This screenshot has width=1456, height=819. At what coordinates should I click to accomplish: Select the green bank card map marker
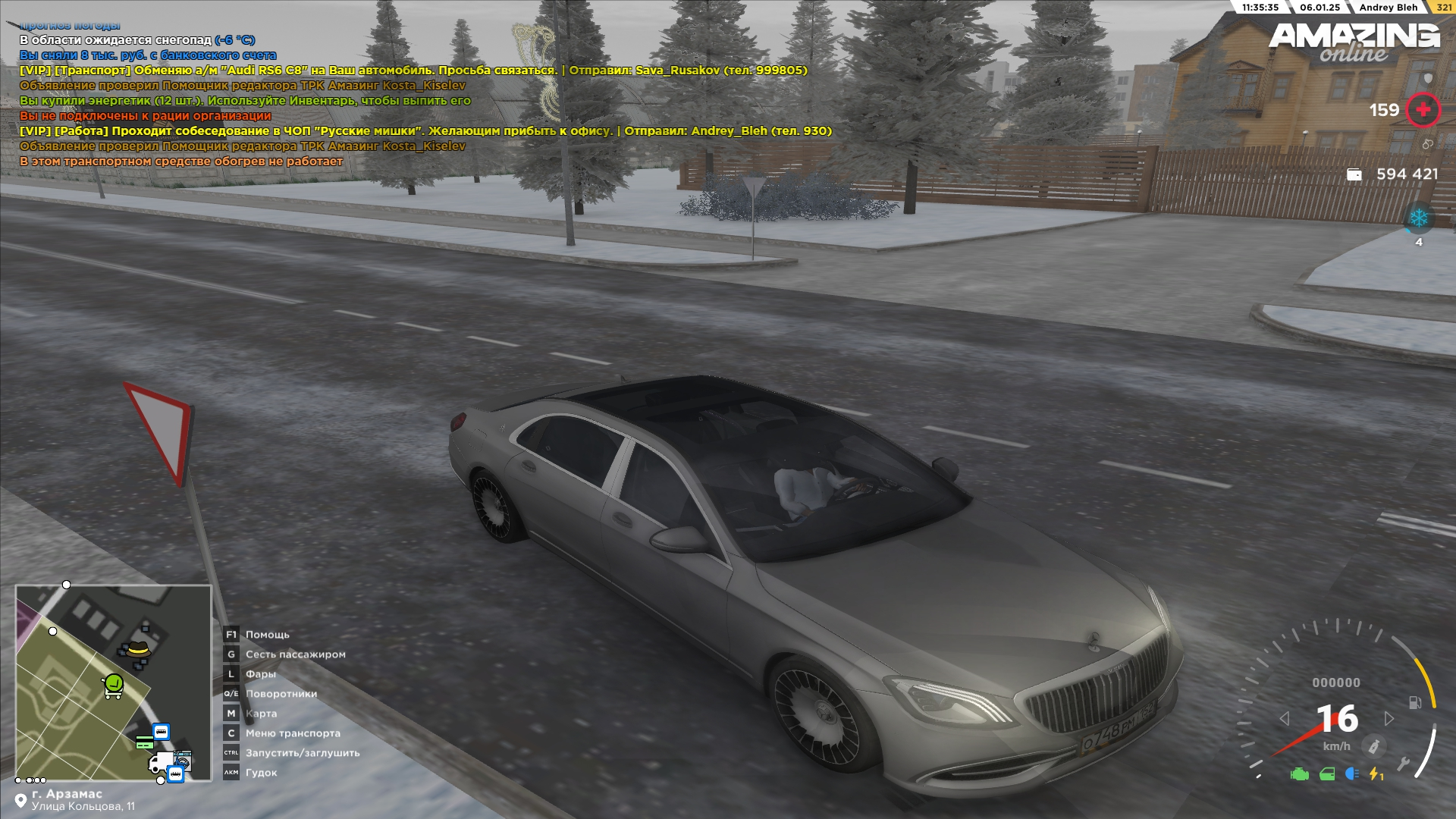(x=144, y=742)
